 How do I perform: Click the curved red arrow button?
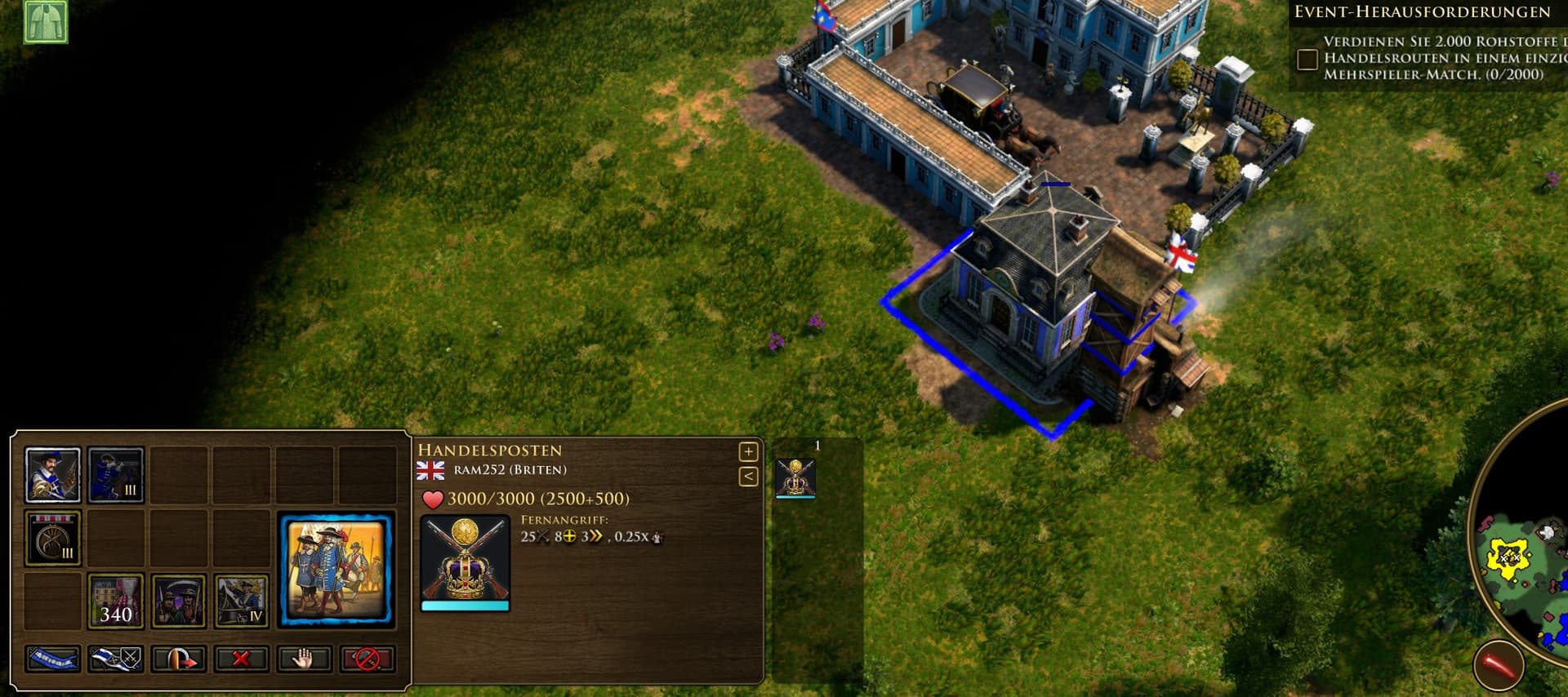point(178,659)
